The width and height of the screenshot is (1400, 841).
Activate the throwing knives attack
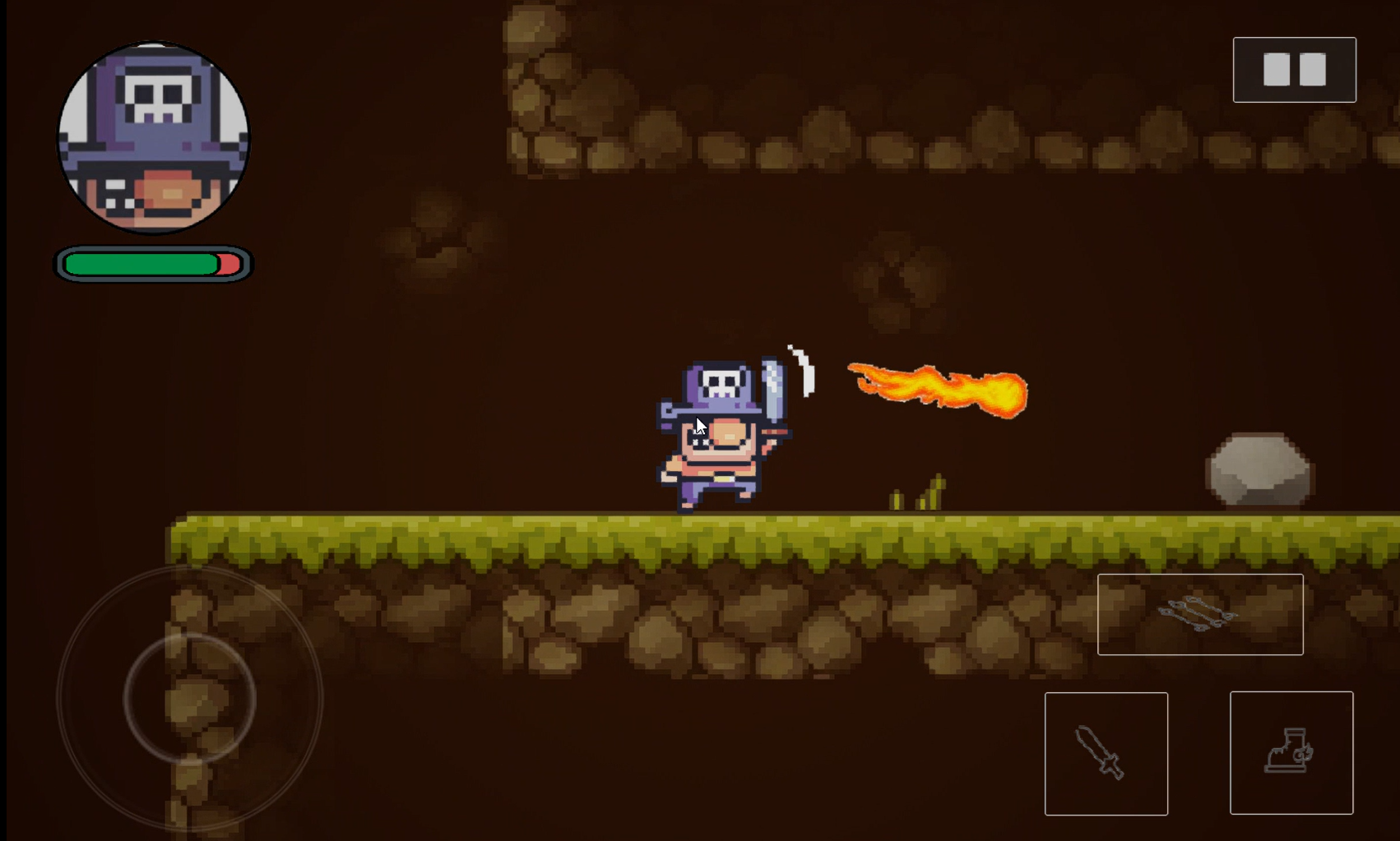[1200, 614]
